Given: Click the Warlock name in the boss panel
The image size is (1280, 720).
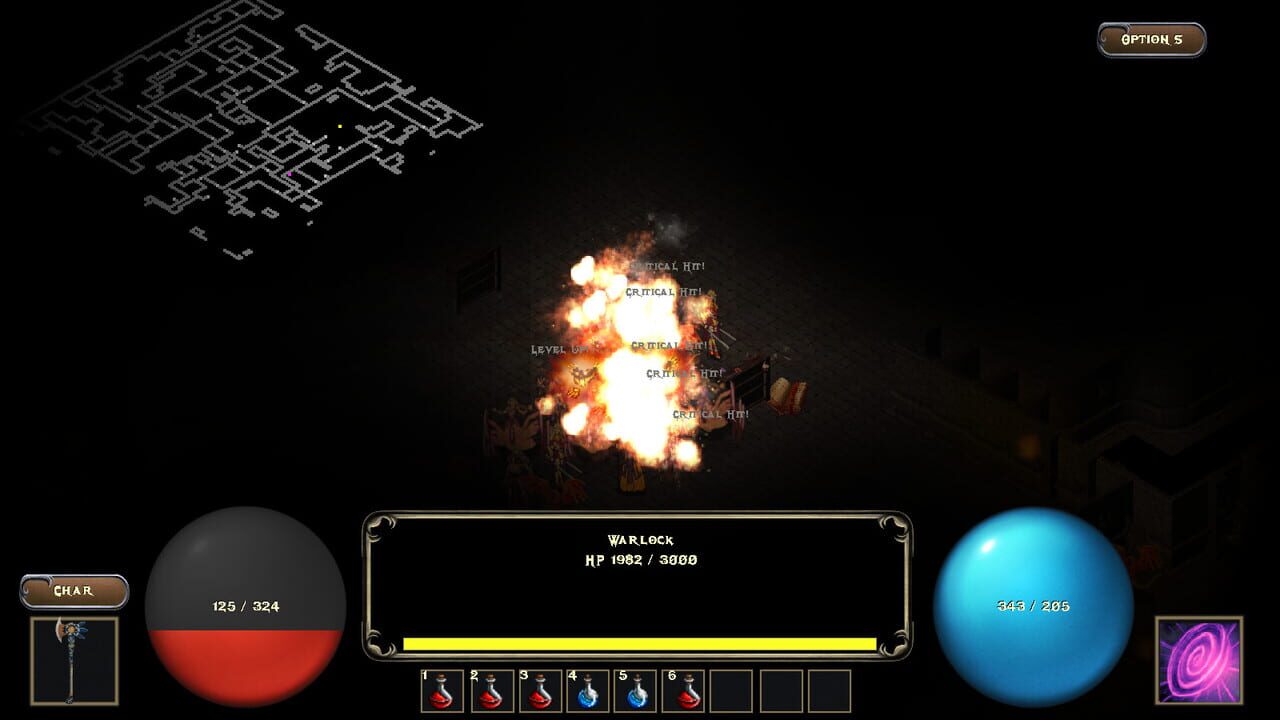Looking at the screenshot, I should pyautogui.click(x=640, y=539).
